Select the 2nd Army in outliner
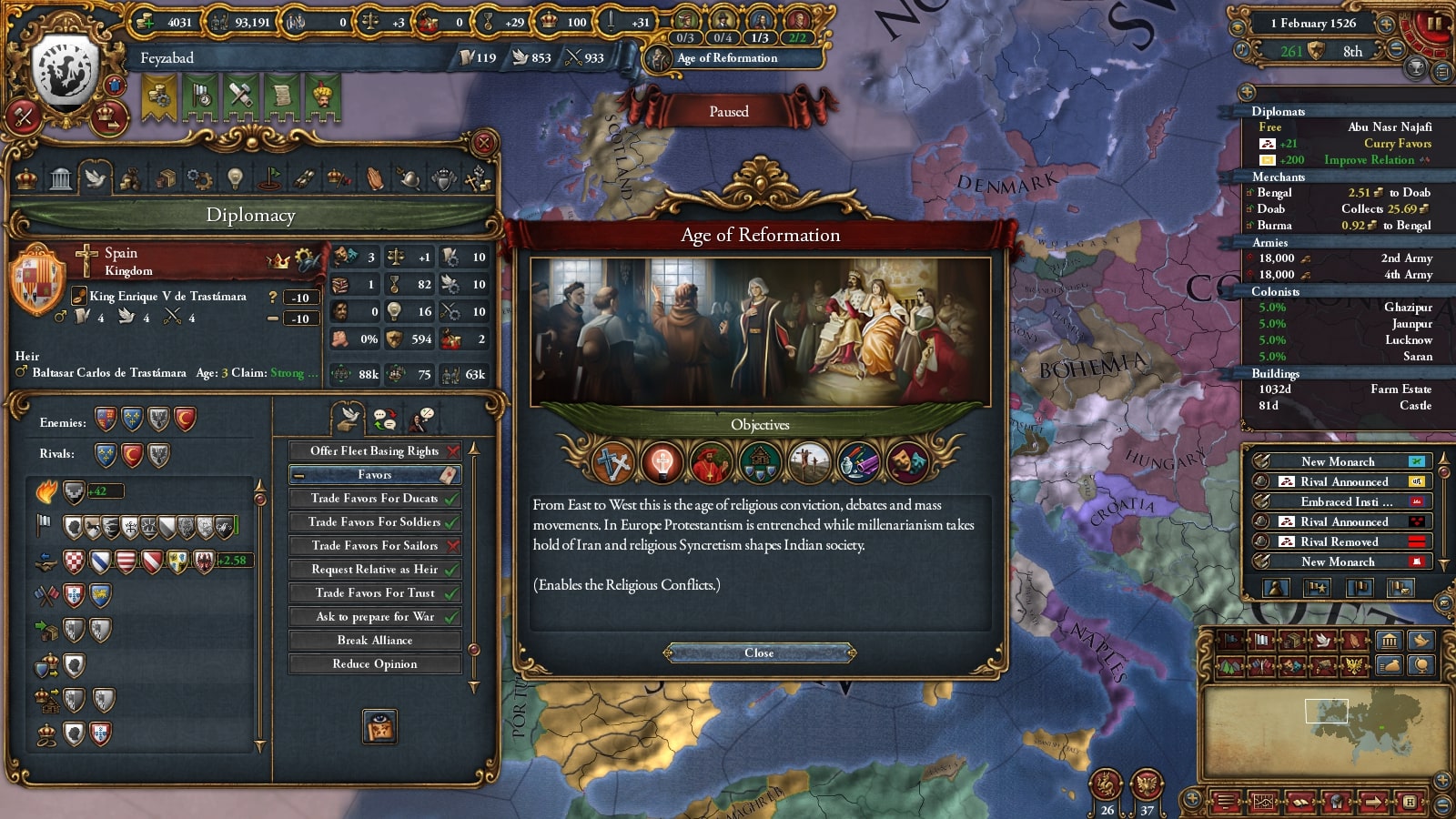The width and height of the screenshot is (1456, 819). (1406, 258)
